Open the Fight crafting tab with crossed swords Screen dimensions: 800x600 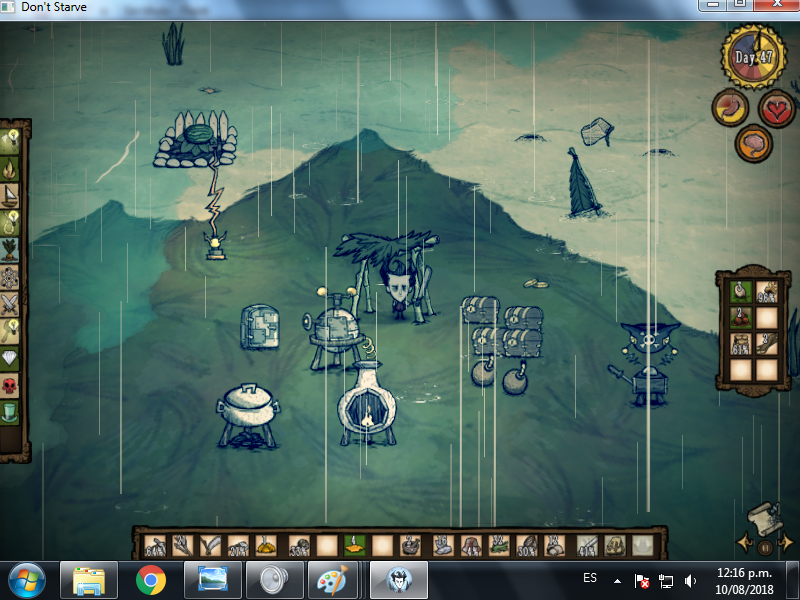click(11, 303)
